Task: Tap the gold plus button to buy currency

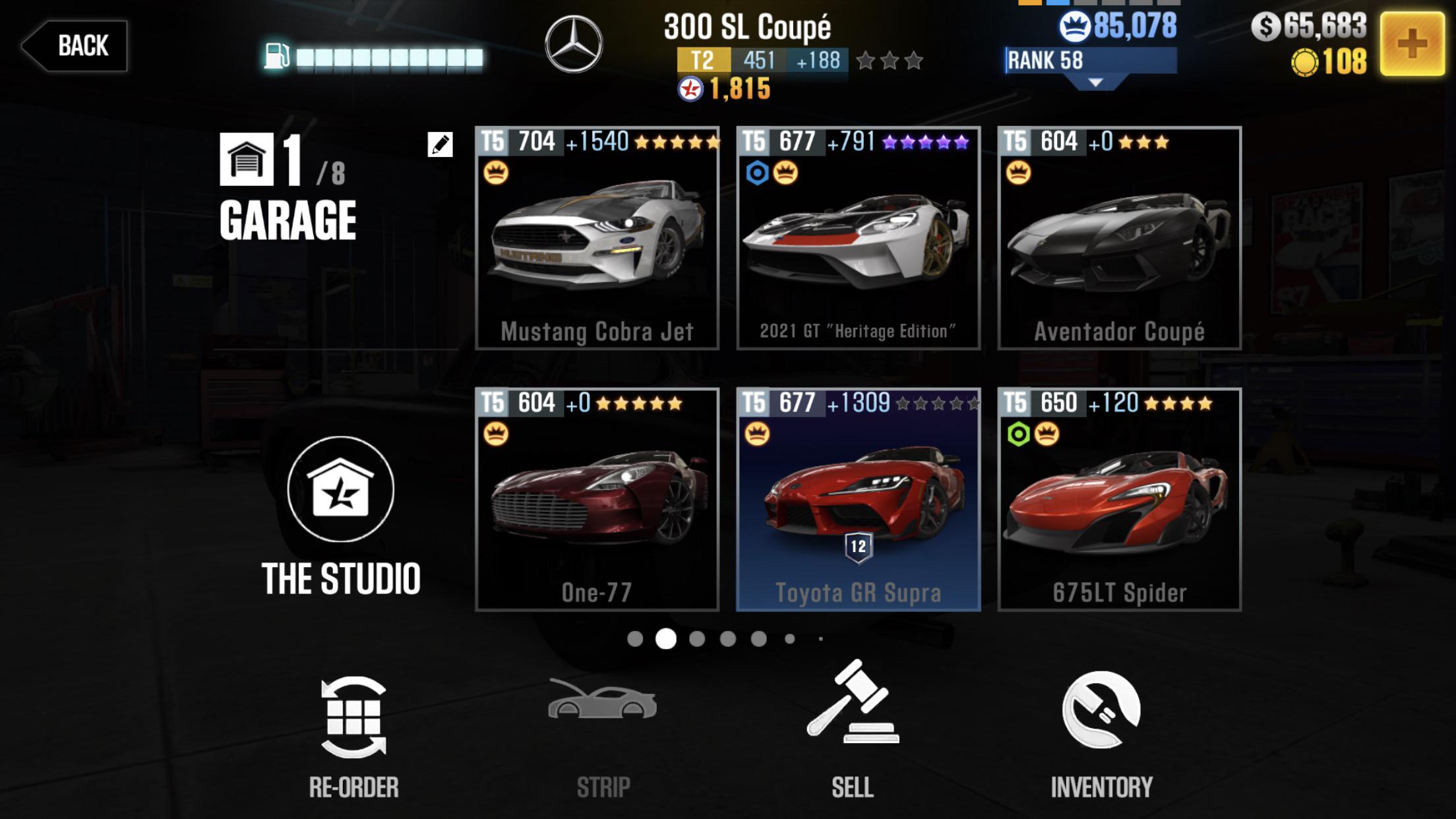Action: pos(1408,45)
